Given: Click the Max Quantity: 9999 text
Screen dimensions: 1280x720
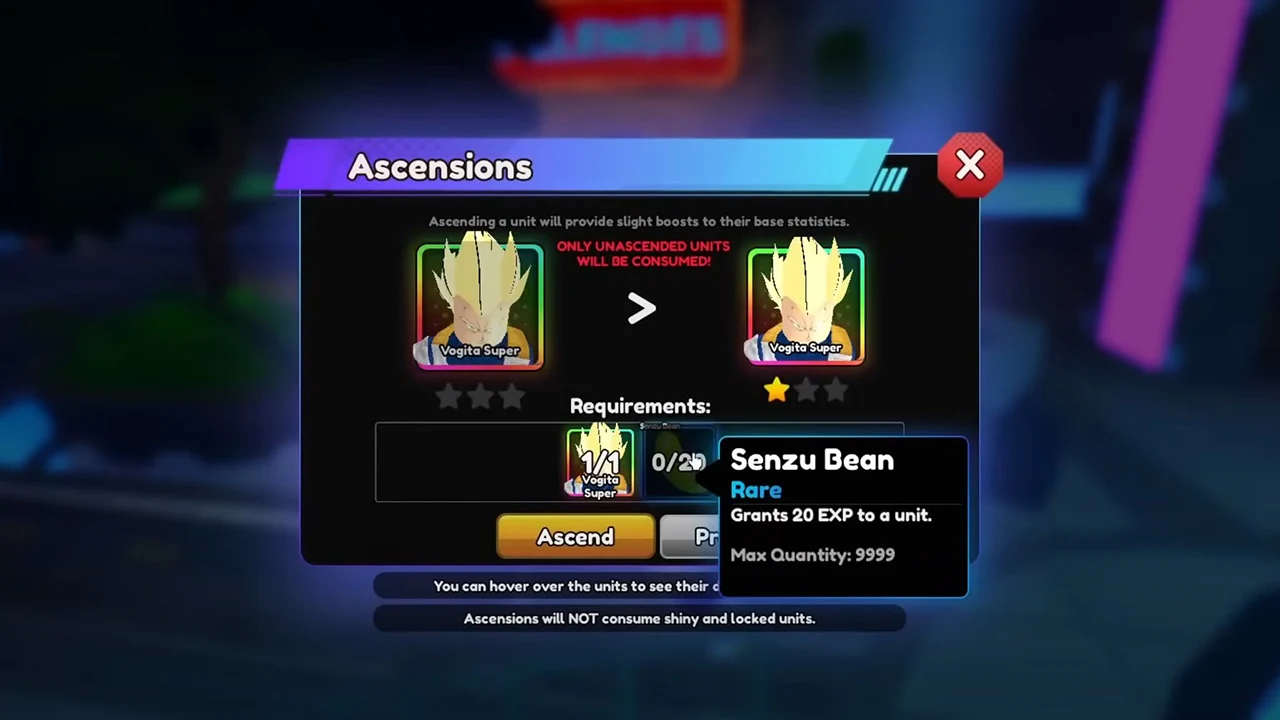Looking at the screenshot, I should [812, 555].
